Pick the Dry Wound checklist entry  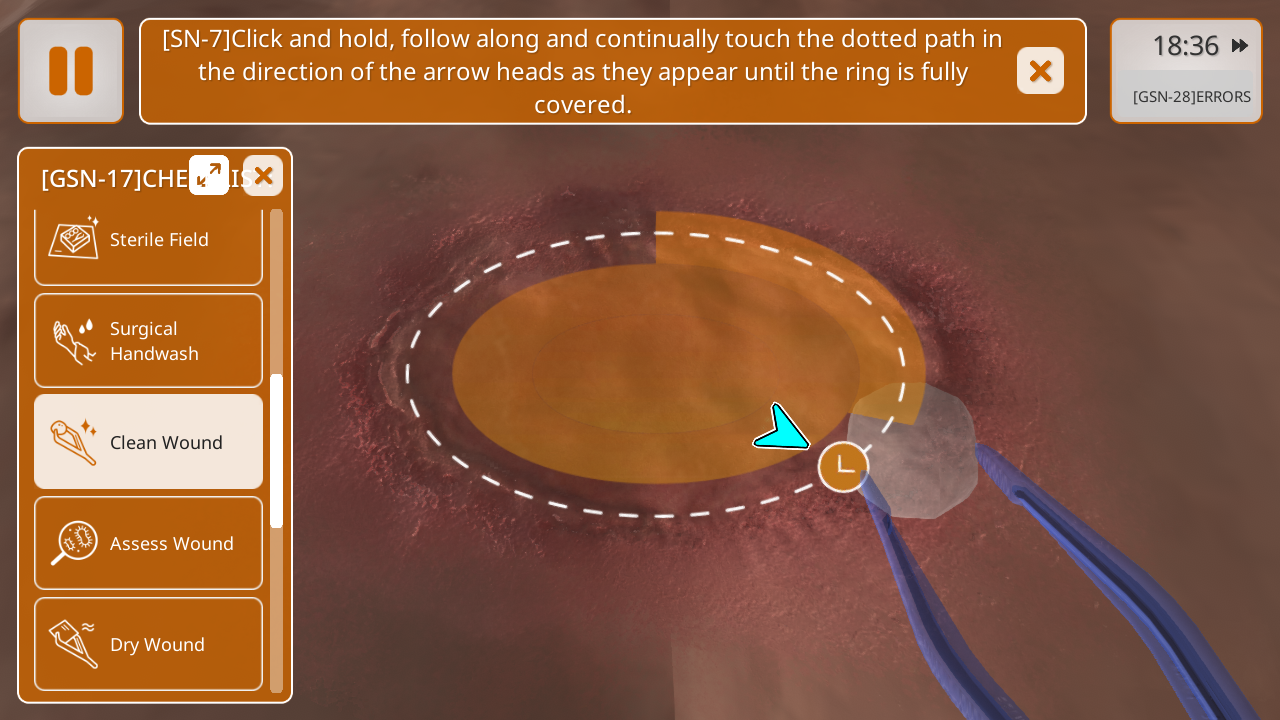(x=148, y=644)
